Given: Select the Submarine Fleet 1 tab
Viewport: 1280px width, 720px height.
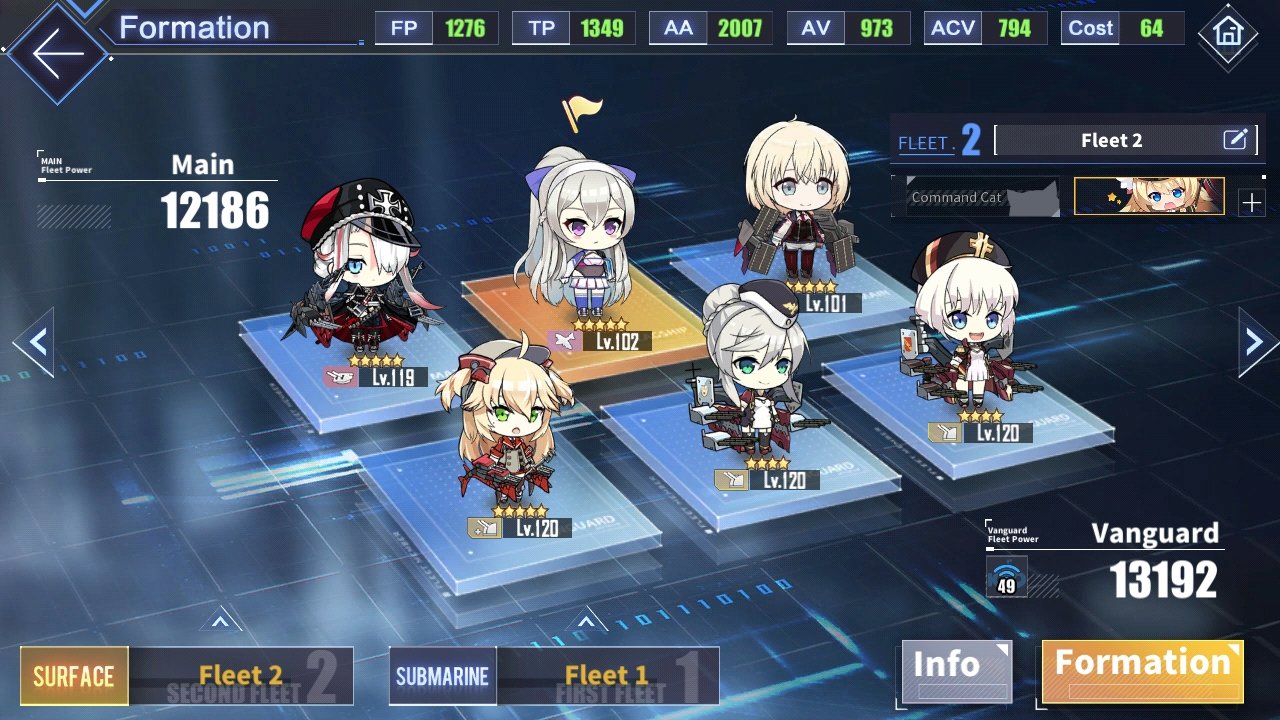Looking at the screenshot, I should (x=553, y=676).
